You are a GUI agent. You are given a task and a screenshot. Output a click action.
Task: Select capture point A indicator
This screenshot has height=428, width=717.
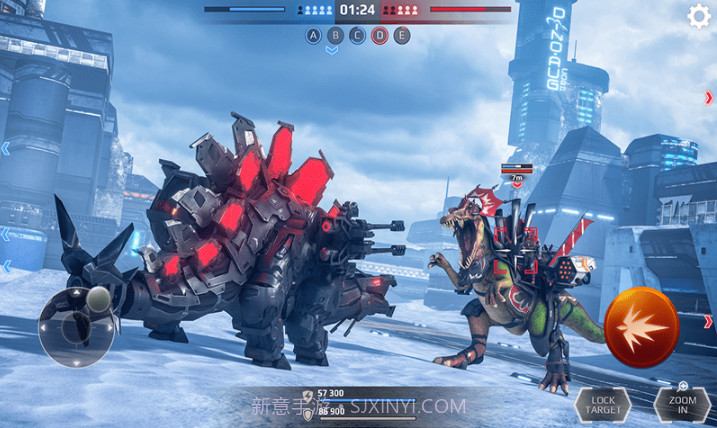(x=314, y=36)
